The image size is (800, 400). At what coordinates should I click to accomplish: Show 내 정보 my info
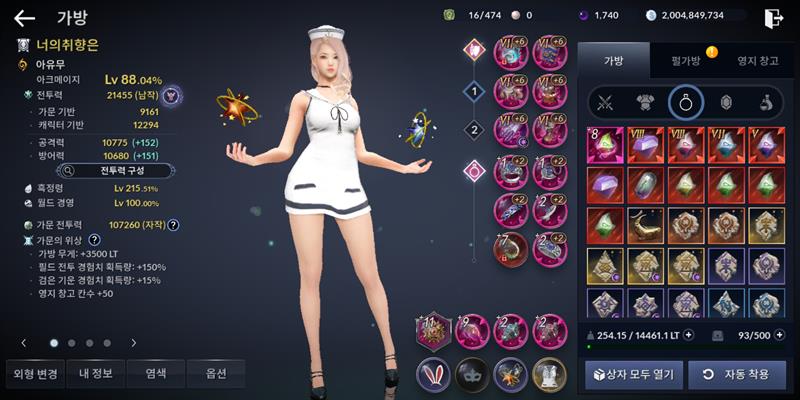95,374
